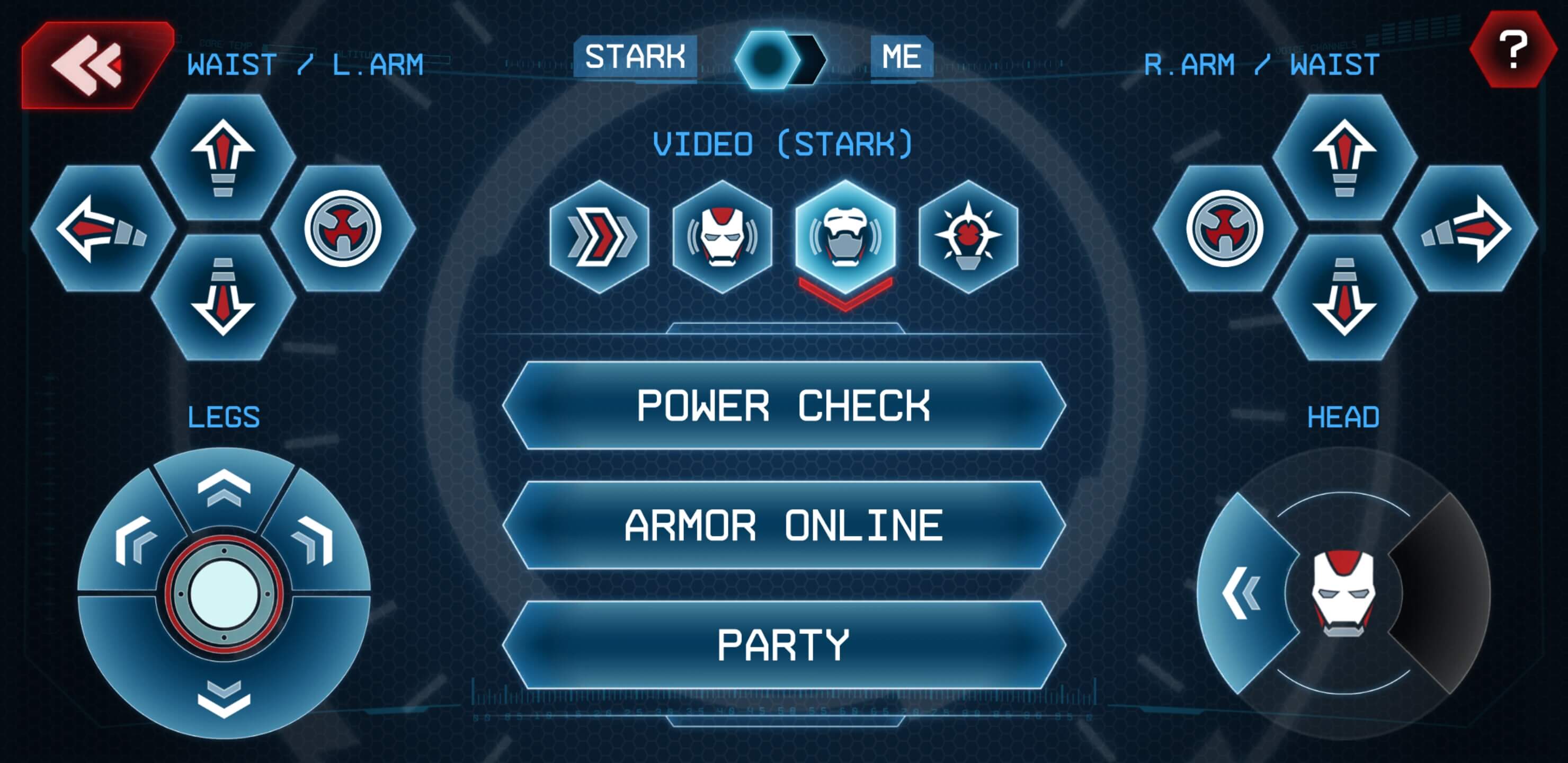Open the light burst category icon
Viewport: 1568px width, 763px height.
pyautogui.click(x=968, y=236)
